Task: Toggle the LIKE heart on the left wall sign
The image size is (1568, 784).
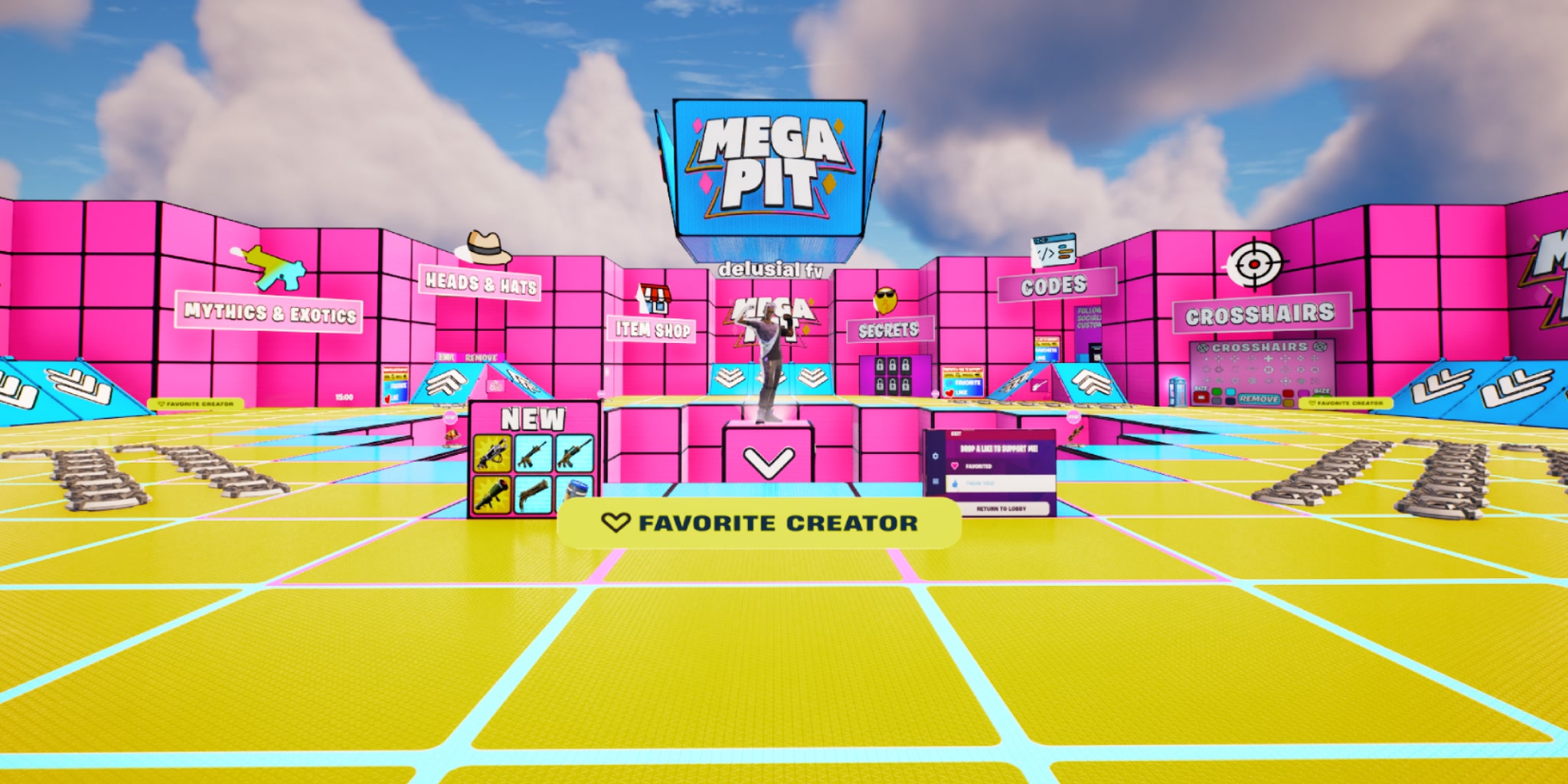Action: tap(387, 400)
